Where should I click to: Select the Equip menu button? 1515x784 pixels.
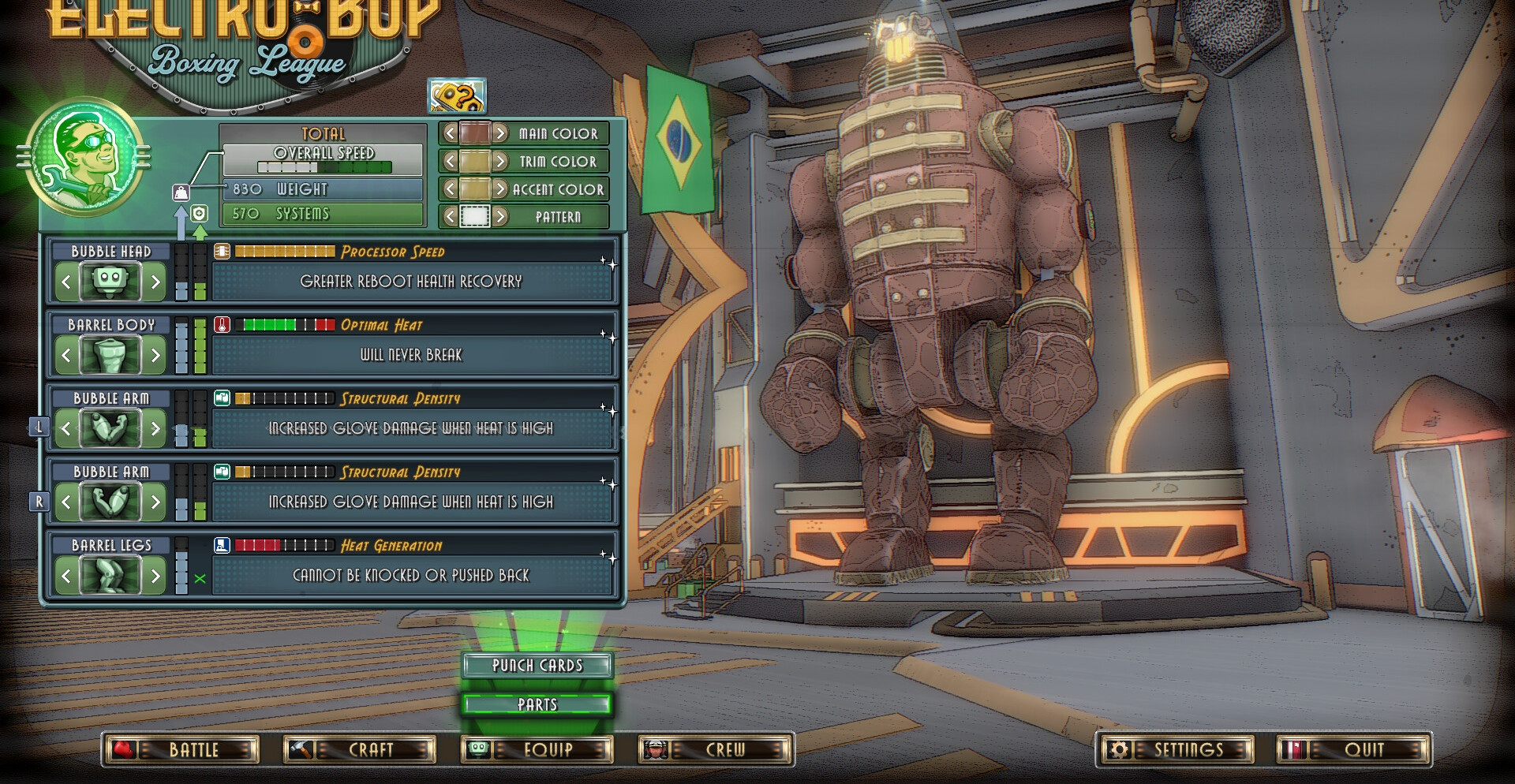[537, 749]
